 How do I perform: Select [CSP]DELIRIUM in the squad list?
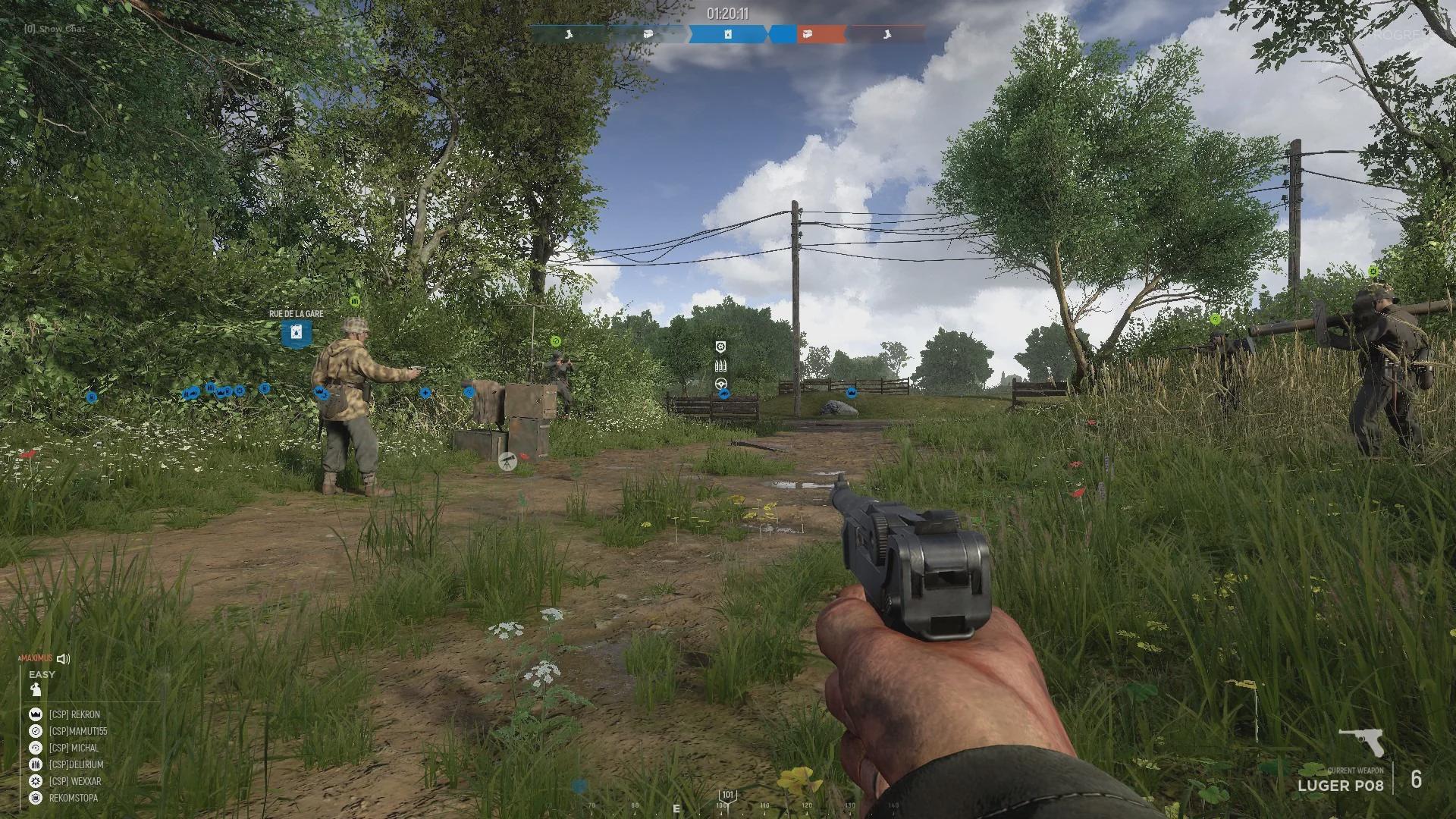76,764
